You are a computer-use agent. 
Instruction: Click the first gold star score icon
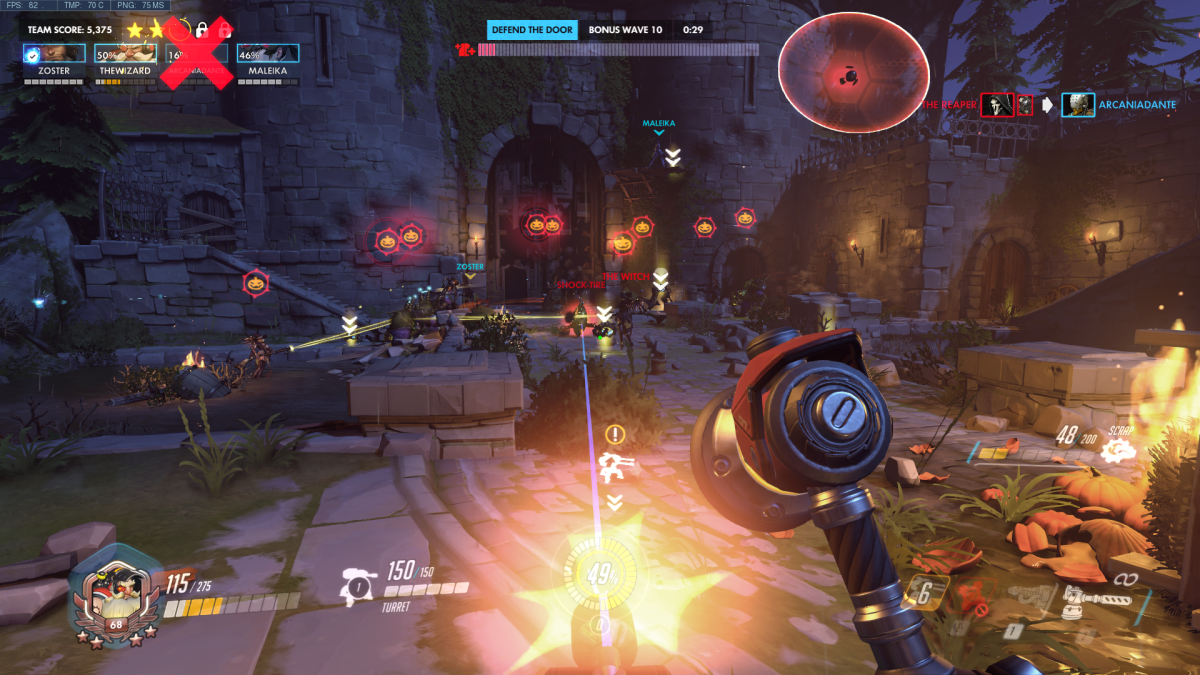point(135,30)
